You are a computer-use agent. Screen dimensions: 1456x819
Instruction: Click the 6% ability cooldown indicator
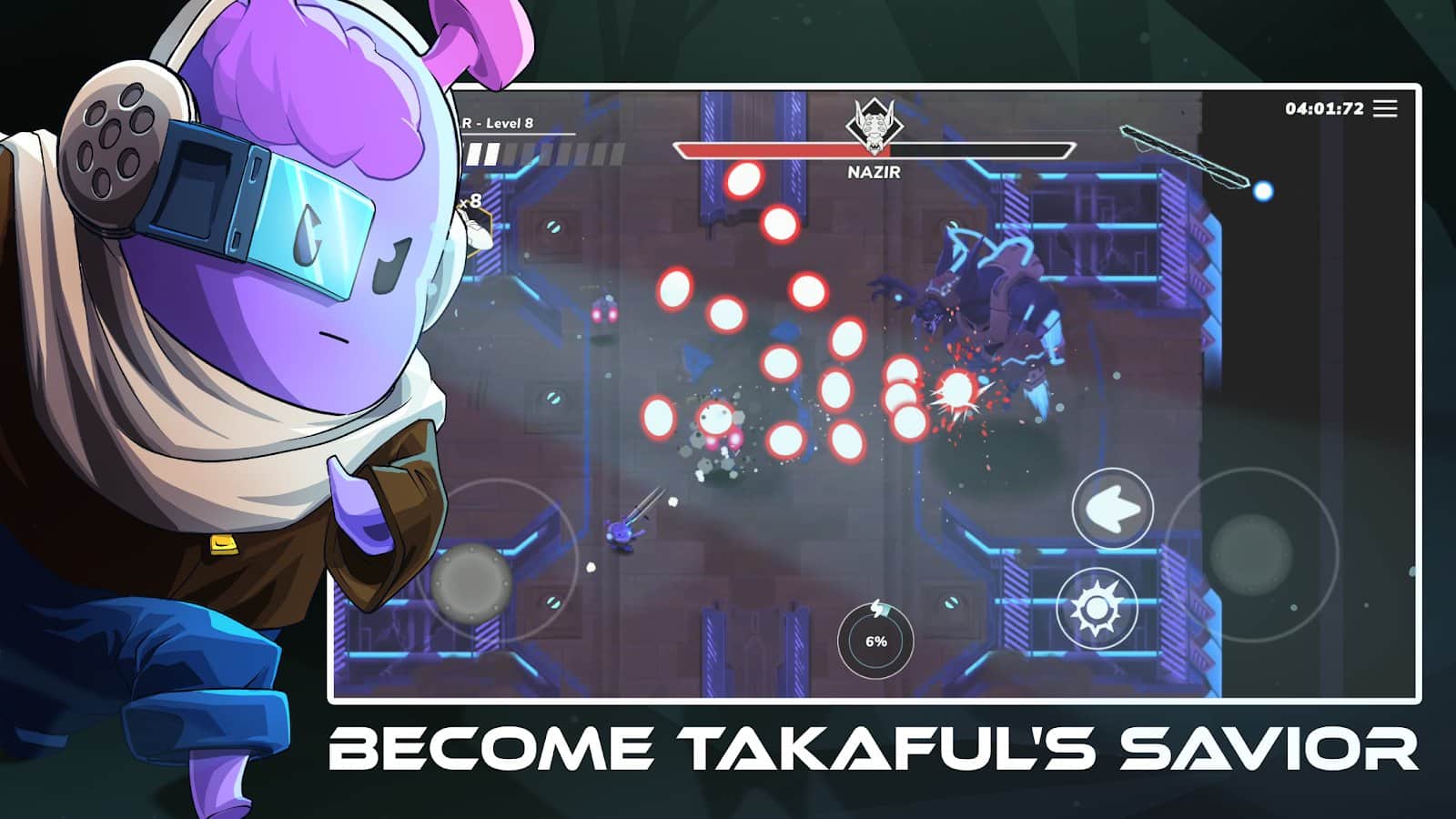tap(875, 642)
